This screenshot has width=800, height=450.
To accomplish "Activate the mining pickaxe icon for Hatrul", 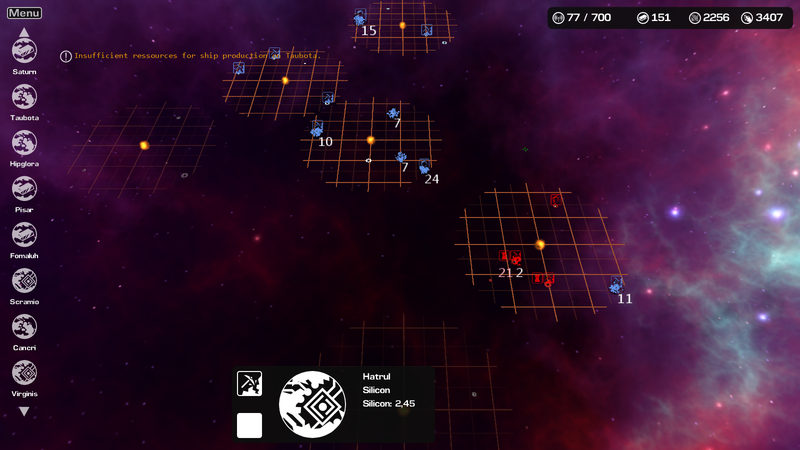I will coord(249,383).
